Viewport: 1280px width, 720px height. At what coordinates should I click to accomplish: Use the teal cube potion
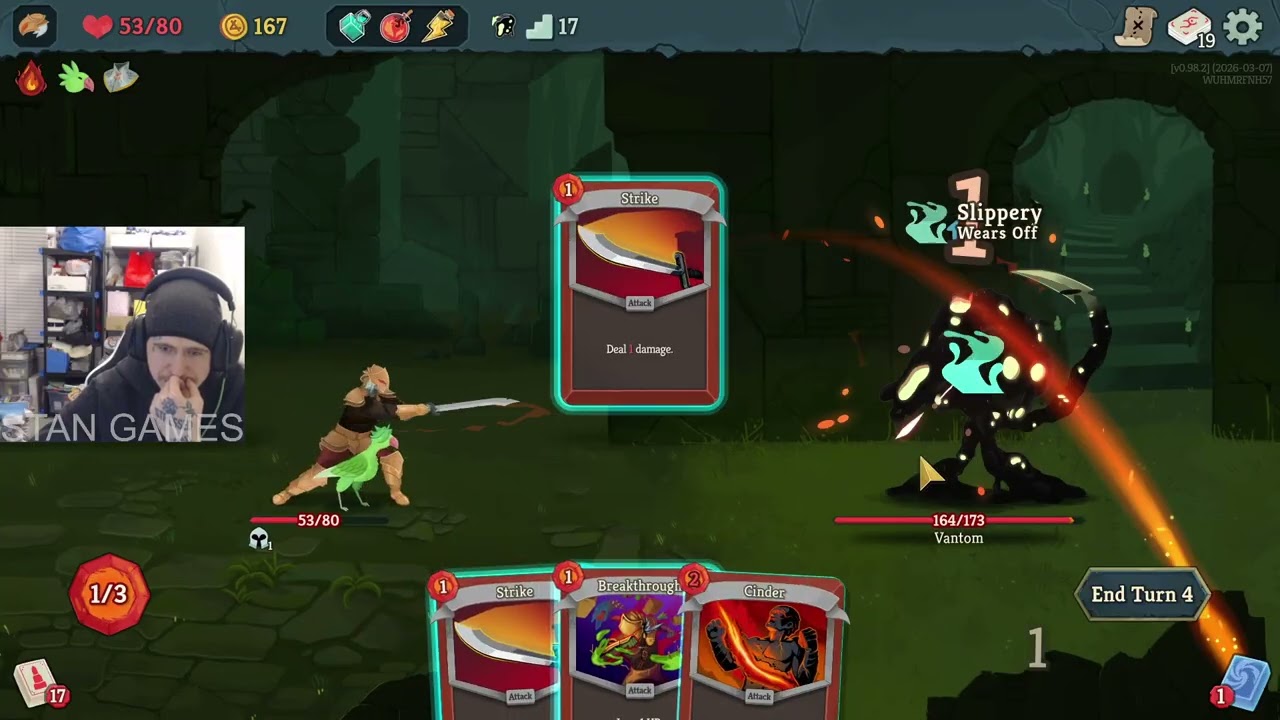(x=354, y=27)
